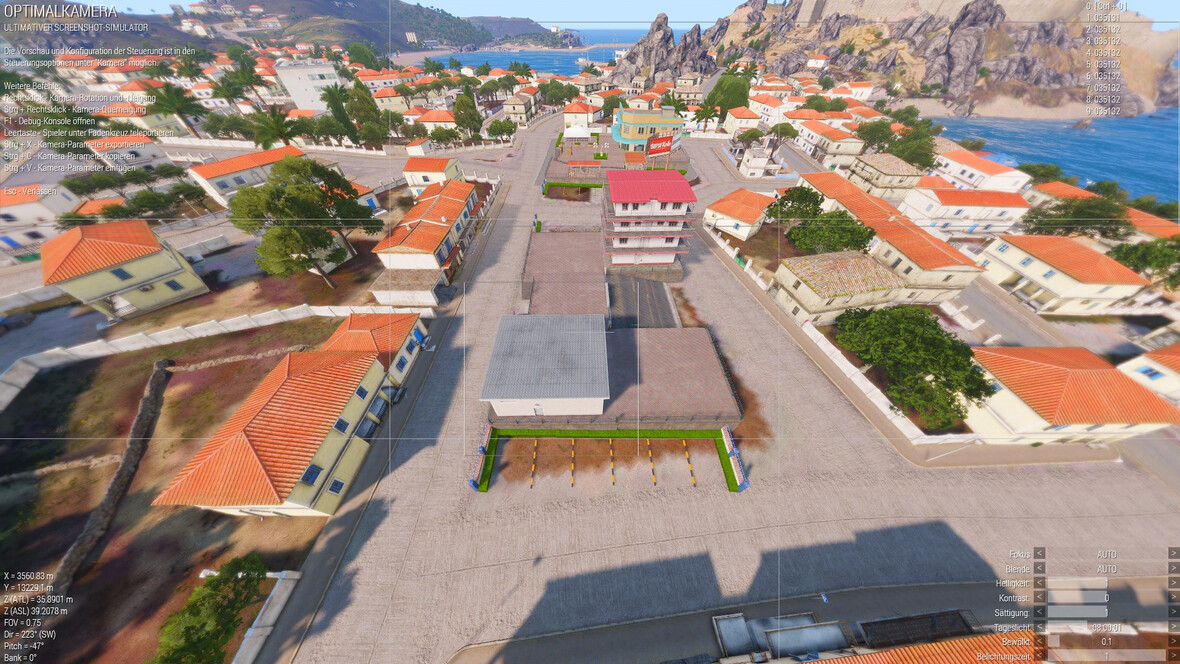Increase the Fokus value with right arrow
Screen dimensions: 1180x664
tap(1173, 553)
